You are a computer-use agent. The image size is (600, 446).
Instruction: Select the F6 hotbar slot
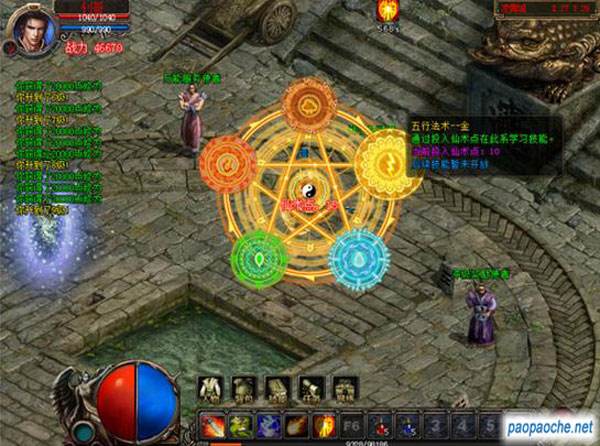click(350, 424)
